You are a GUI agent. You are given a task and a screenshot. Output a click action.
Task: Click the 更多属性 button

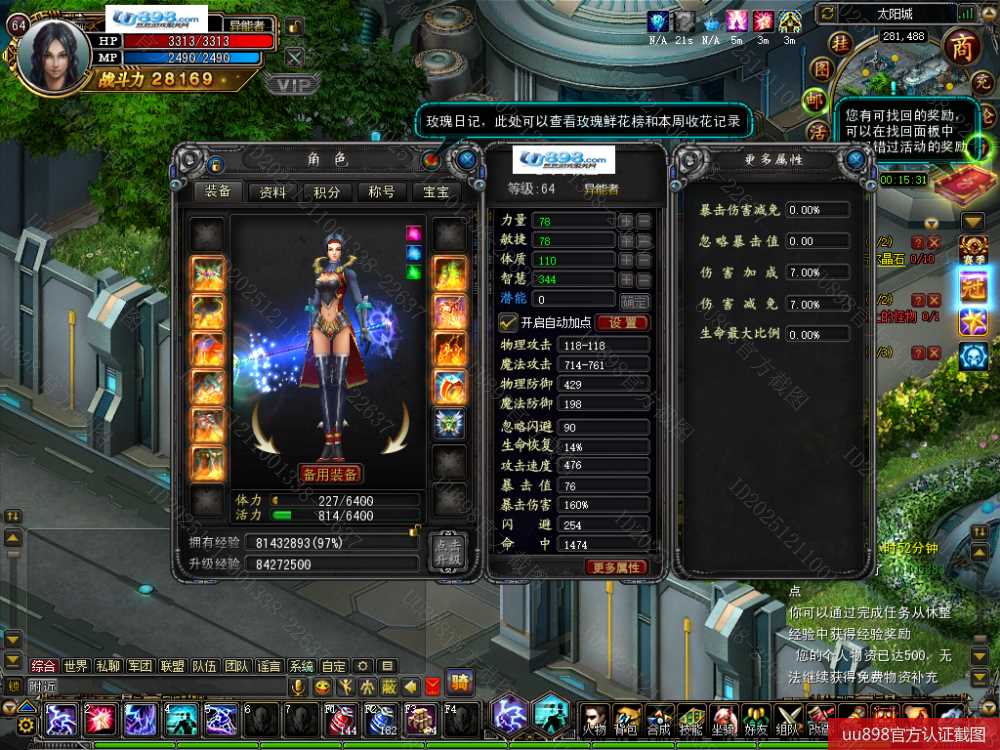click(x=617, y=567)
